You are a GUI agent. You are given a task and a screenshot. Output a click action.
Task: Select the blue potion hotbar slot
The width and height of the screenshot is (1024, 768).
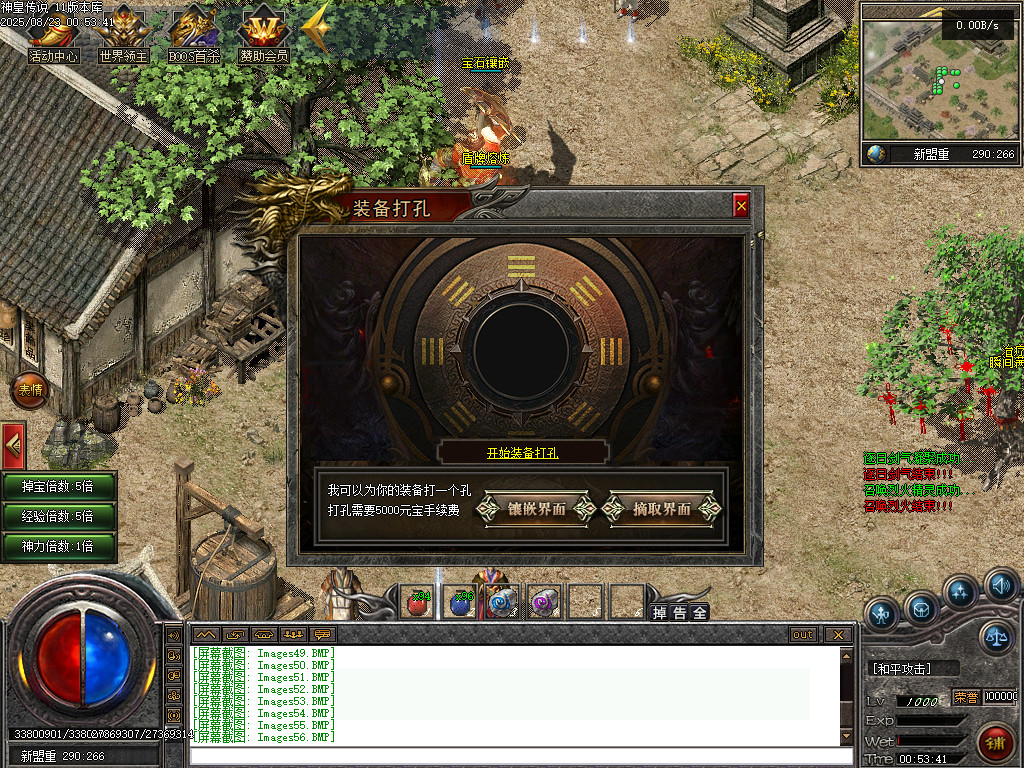460,602
